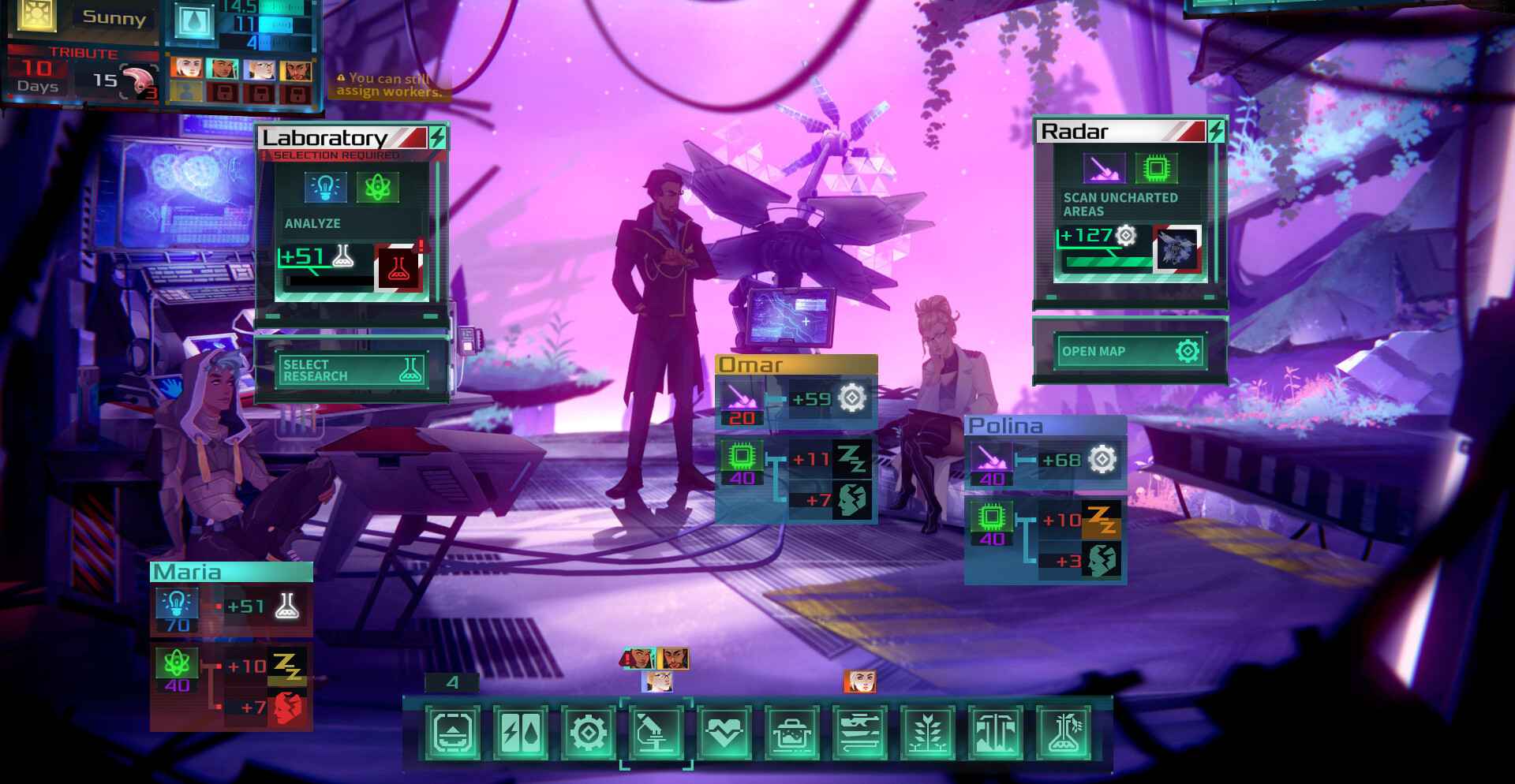Select Polina's worker card

(x=1046, y=426)
